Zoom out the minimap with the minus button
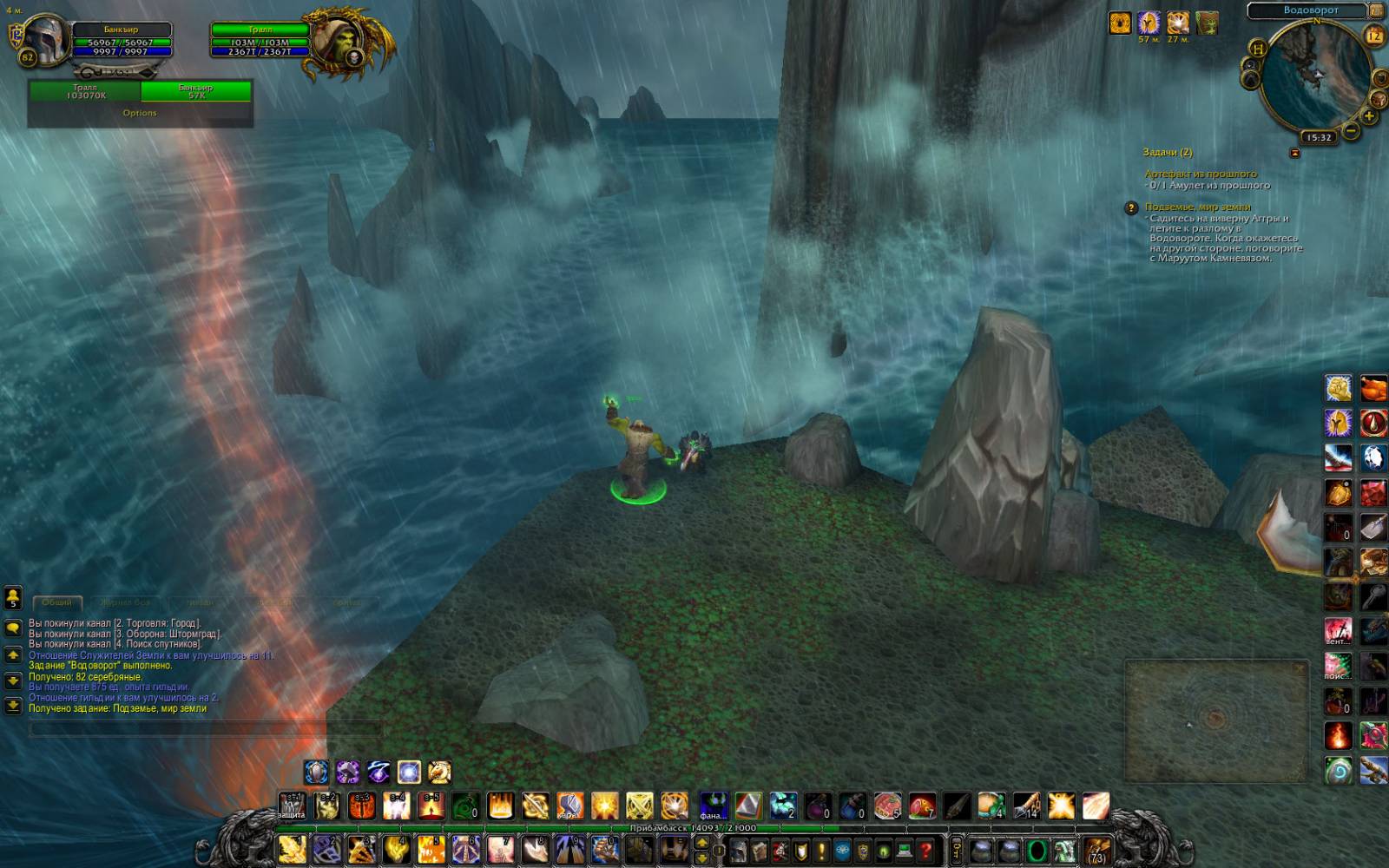 pos(1351,131)
